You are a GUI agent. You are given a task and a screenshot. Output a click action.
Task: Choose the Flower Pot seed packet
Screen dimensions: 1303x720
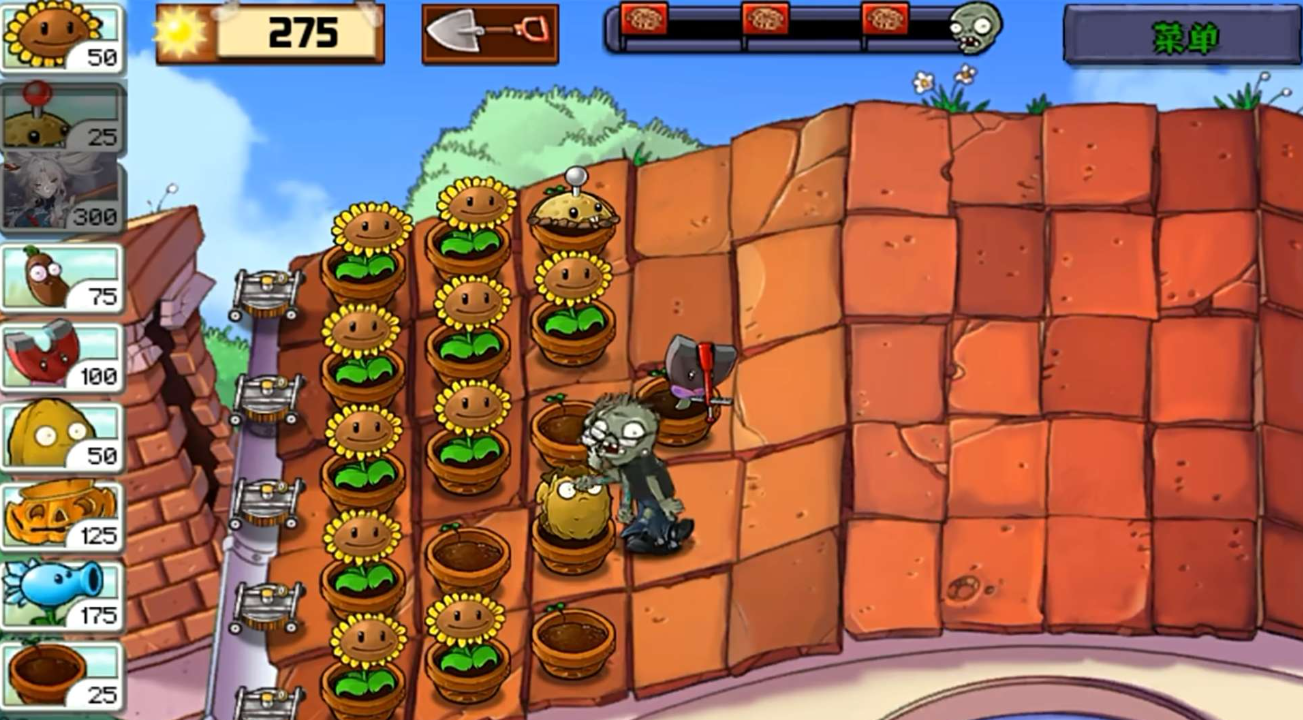point(62,675)
